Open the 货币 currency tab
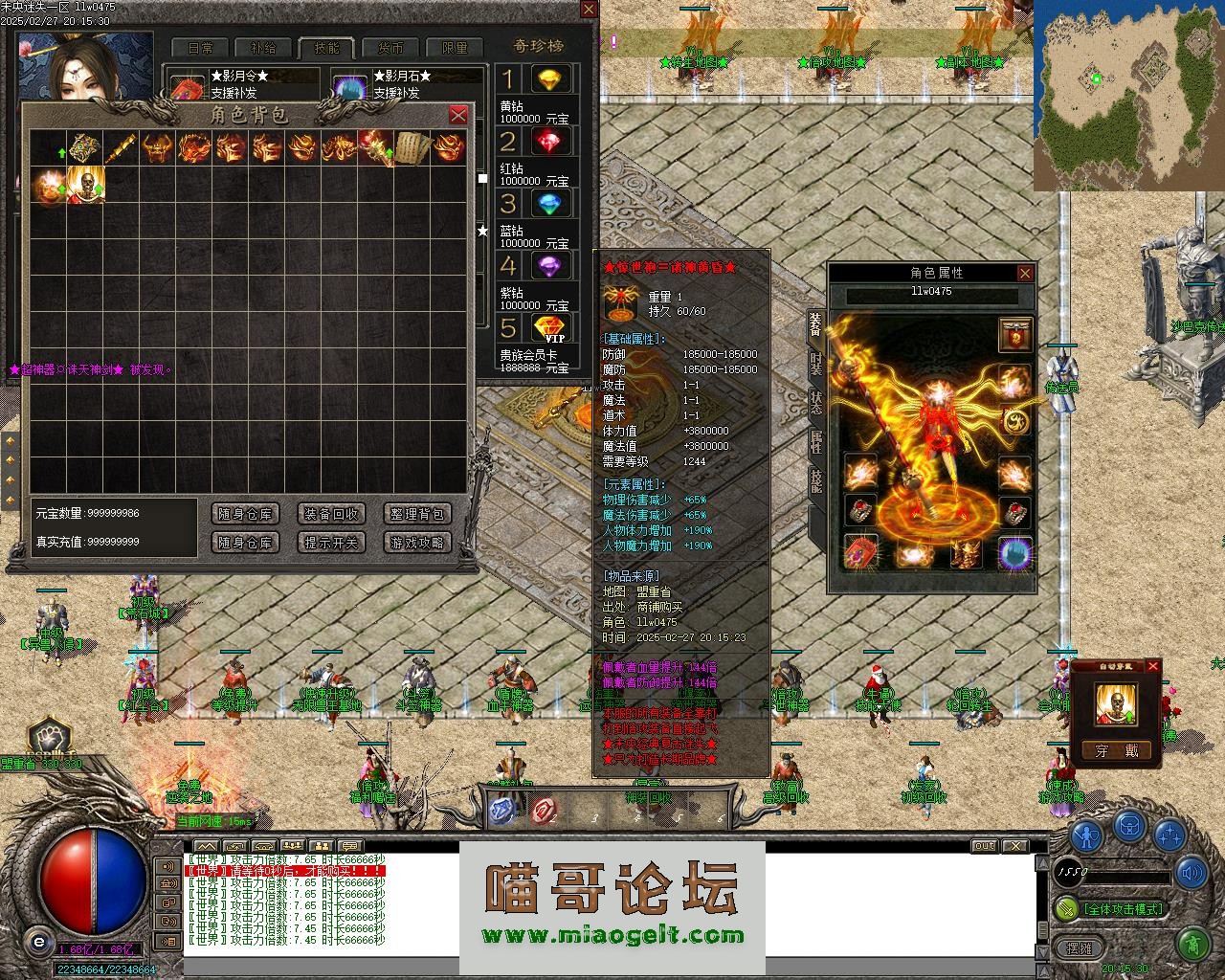Image resolution: width=1225 pixels, height=980 pixels. [390, 48]
